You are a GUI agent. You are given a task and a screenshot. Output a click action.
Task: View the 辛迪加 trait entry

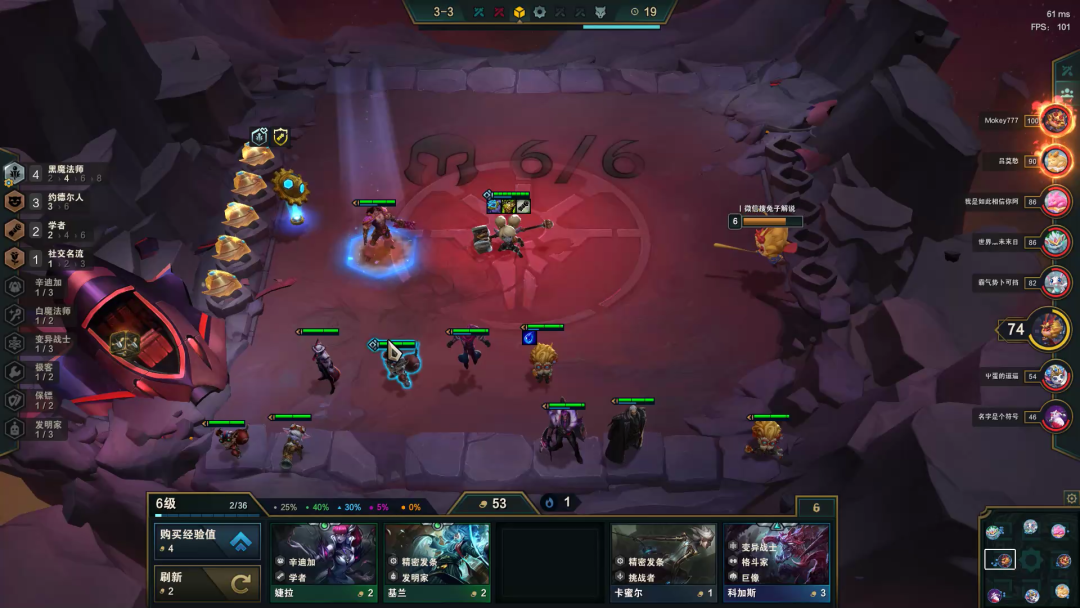point(50,286)
